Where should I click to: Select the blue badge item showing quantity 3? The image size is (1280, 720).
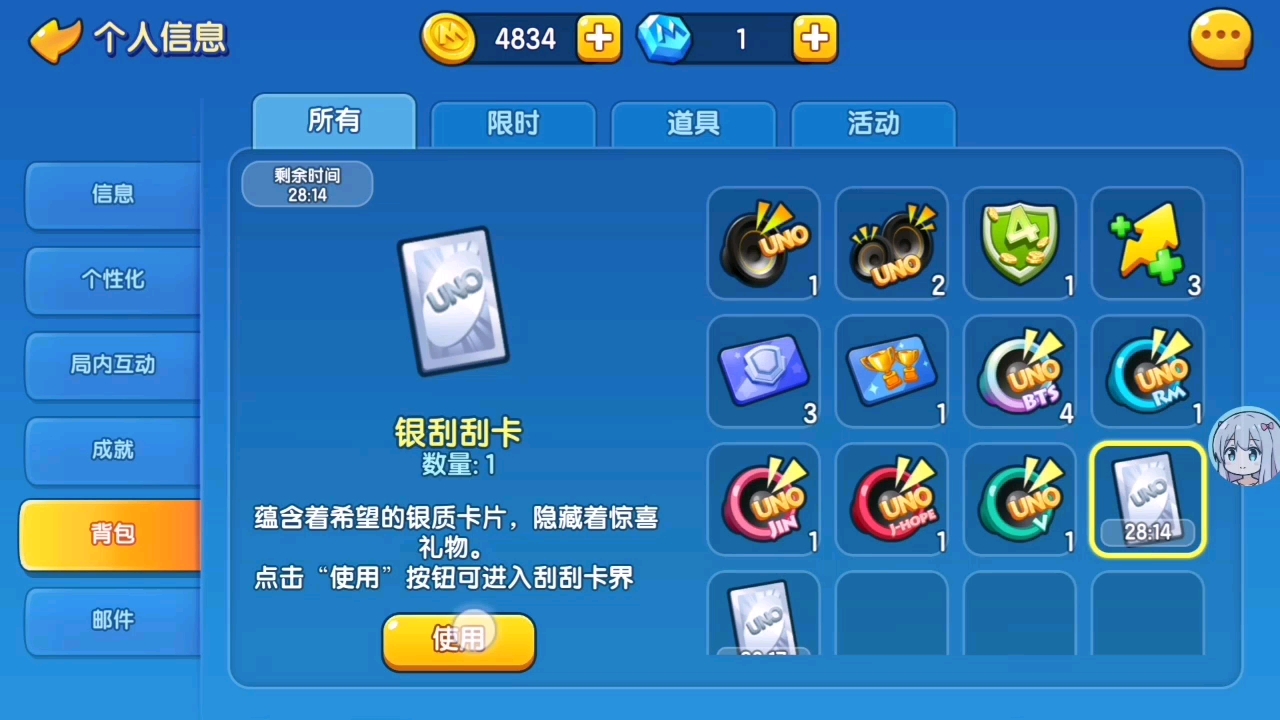pos(763,371)
